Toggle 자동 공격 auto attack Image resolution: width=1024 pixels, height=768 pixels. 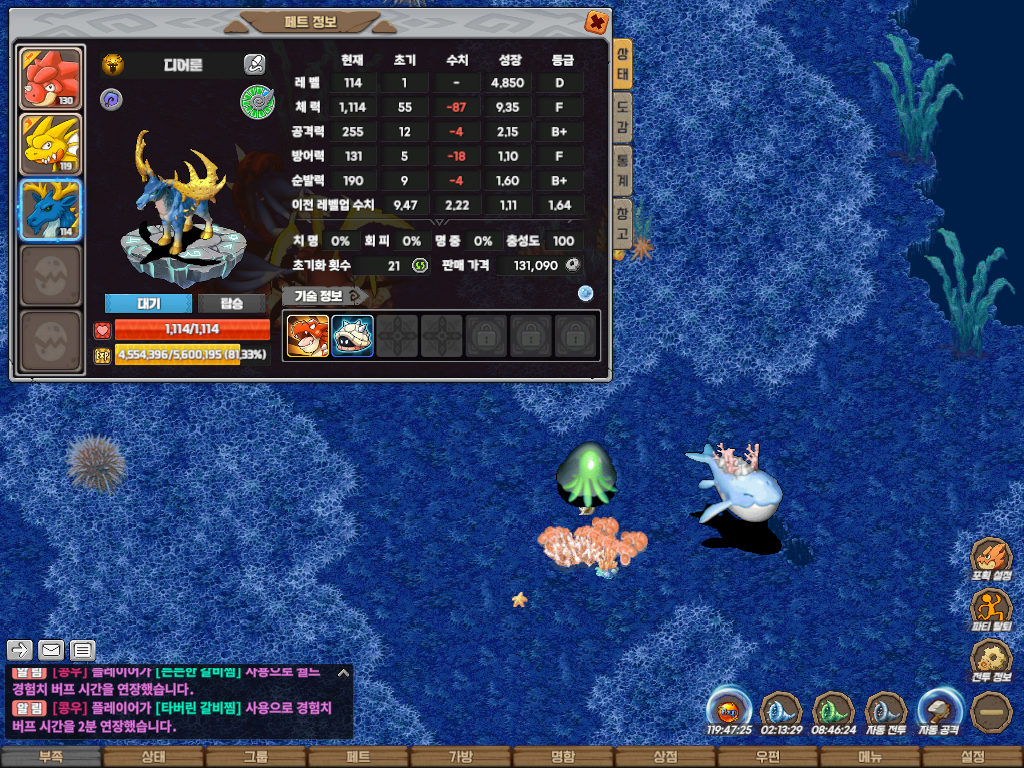coord(939,711)
